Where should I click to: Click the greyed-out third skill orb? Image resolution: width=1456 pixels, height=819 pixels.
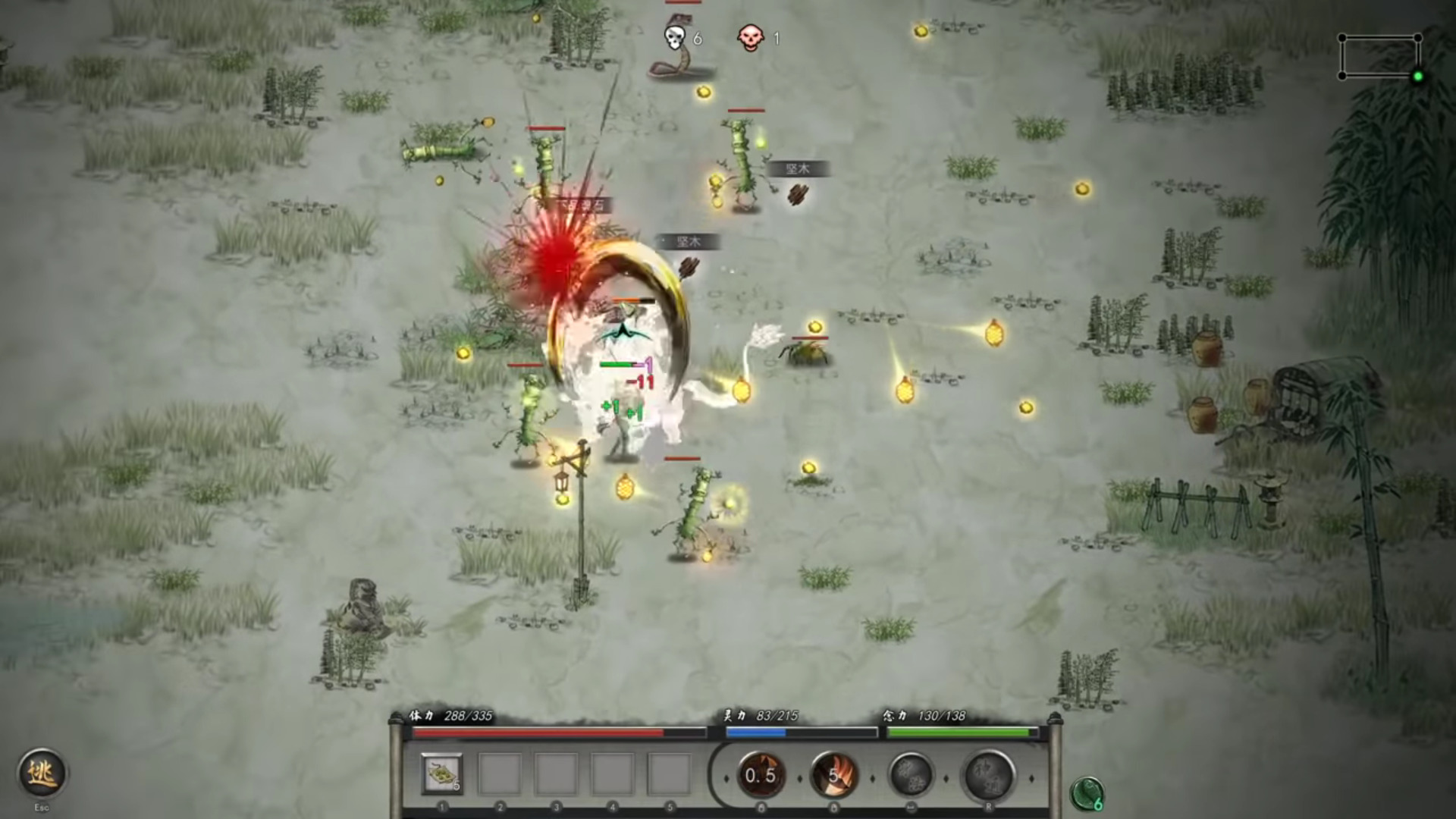[x=909, y=774]
